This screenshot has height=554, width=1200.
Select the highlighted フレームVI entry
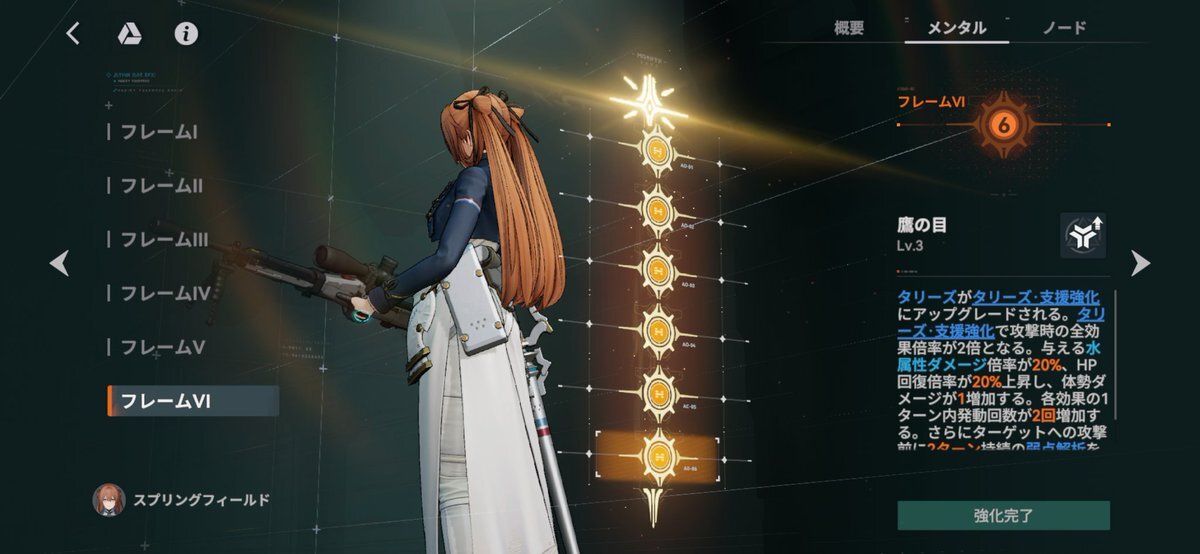[x=192, y=401]
